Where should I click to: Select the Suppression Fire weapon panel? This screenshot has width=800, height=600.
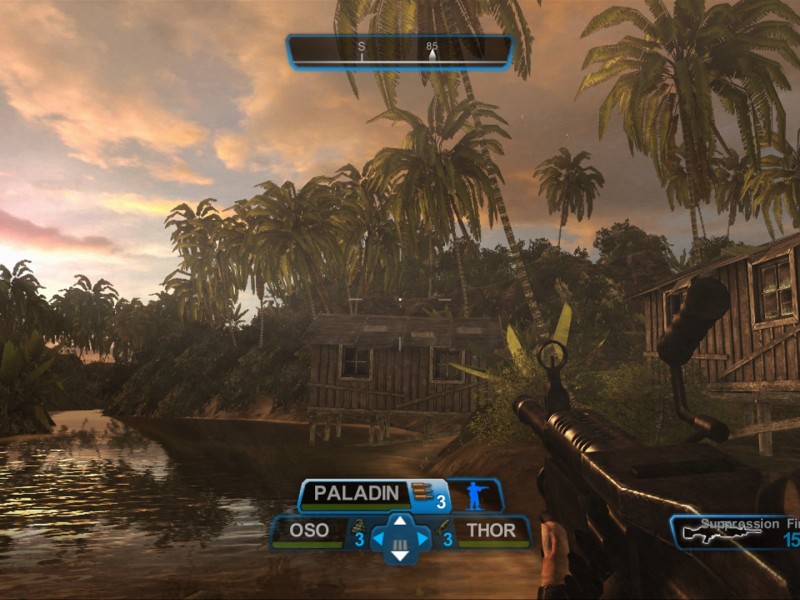point(735,532)
